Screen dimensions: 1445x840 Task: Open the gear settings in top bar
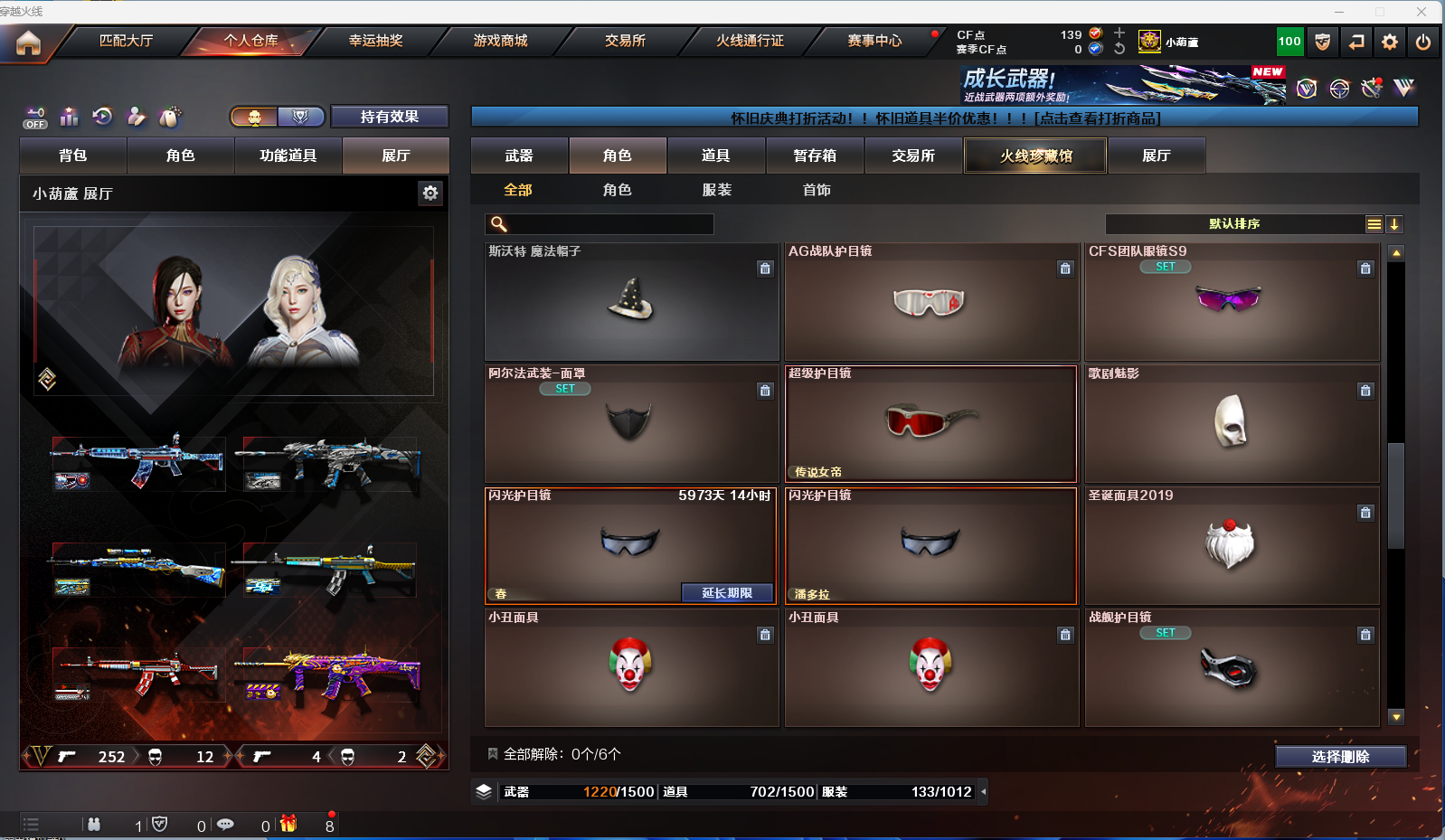click(1390, 42)
